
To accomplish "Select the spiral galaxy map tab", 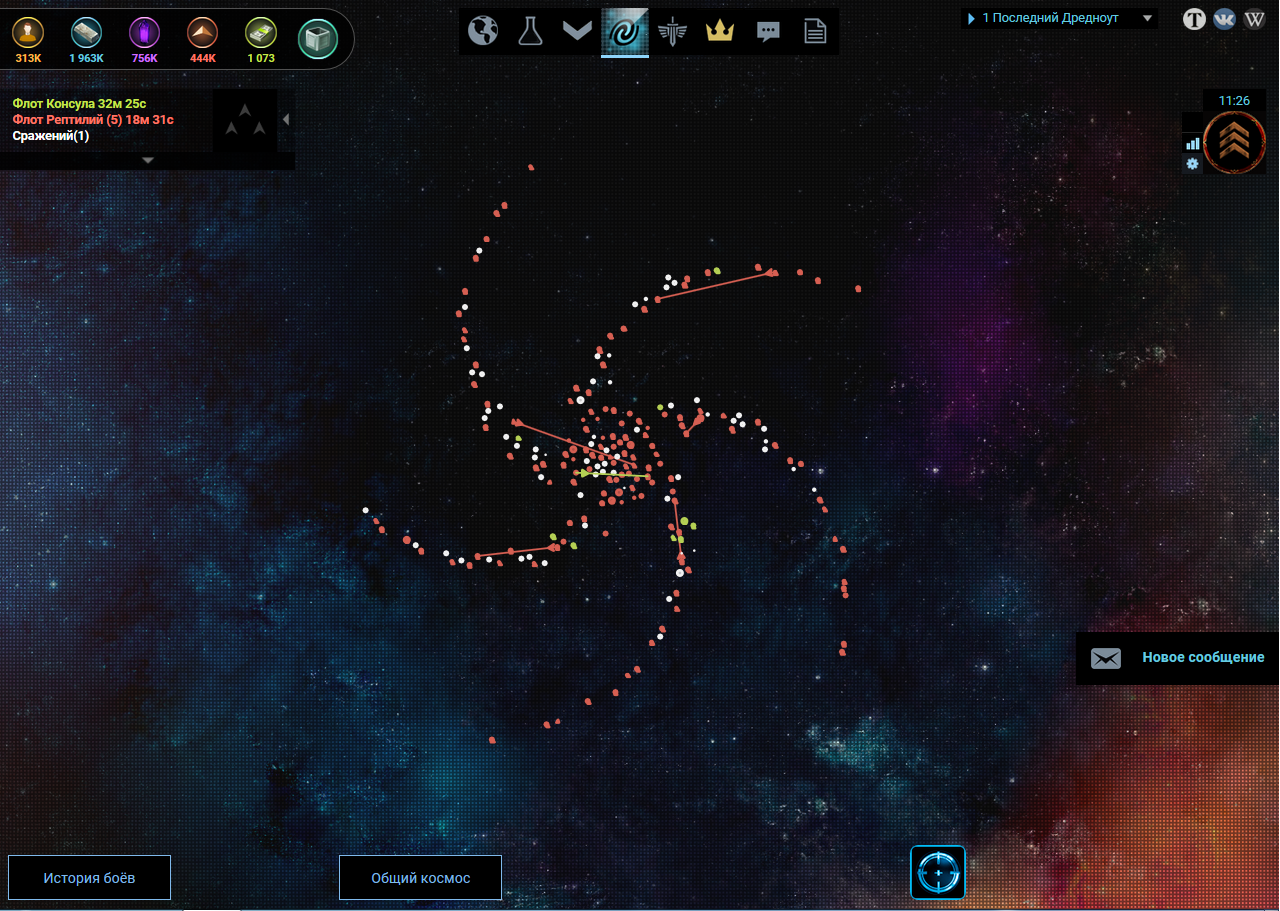I will (625, 32).
